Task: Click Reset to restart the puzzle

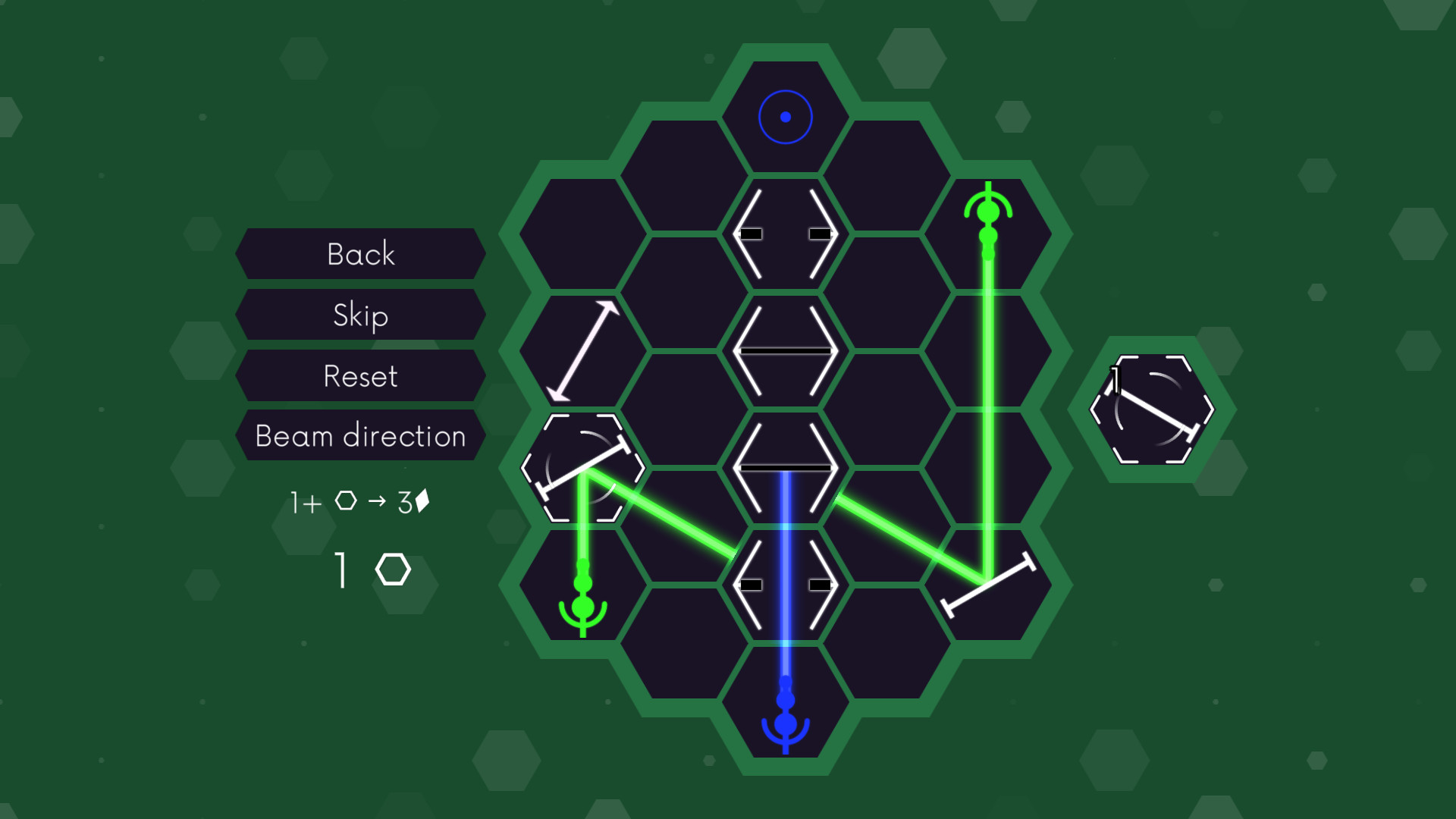Action: click(359, 375)
